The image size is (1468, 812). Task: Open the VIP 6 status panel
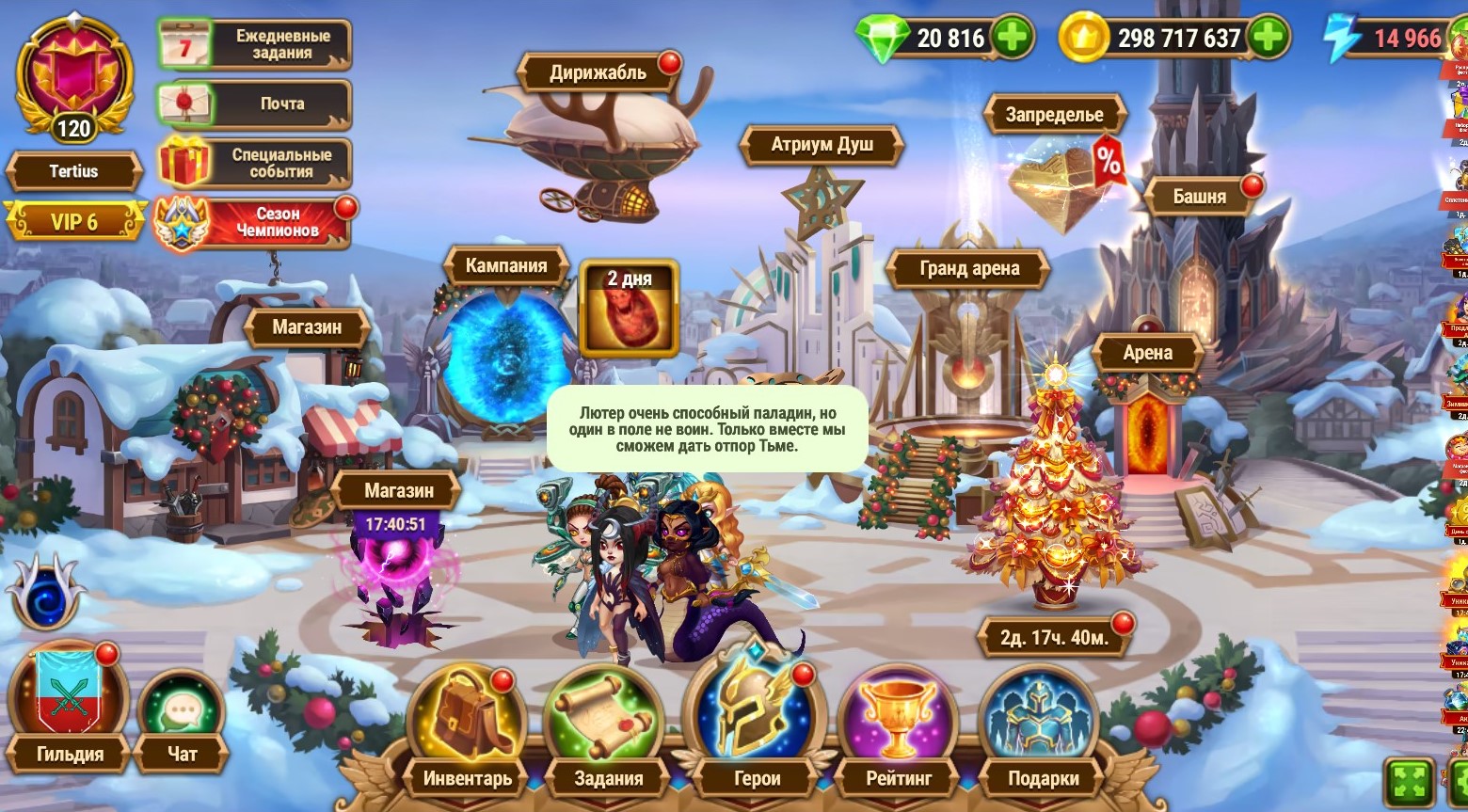click(x=74, y=222)
